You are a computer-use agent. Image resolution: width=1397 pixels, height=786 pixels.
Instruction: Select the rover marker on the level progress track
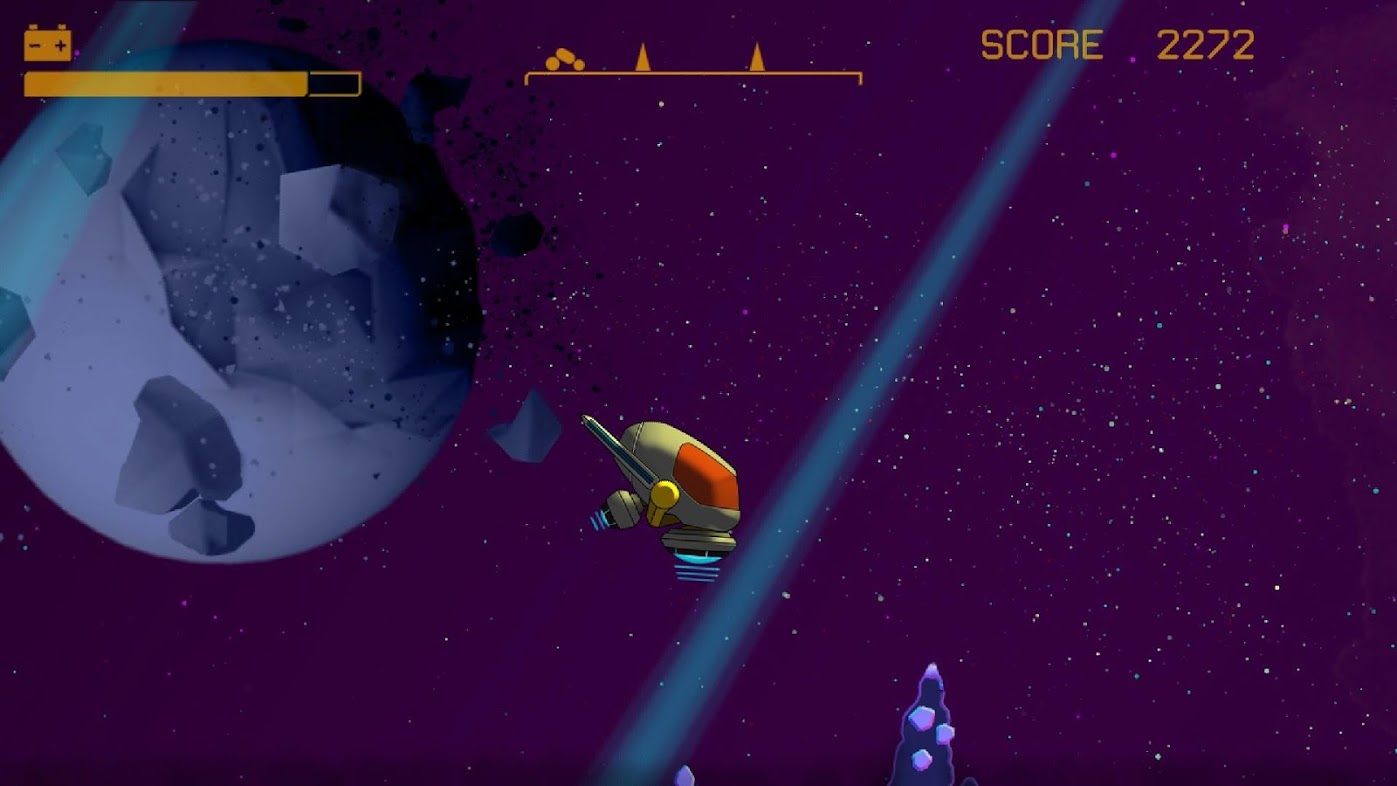565,61
